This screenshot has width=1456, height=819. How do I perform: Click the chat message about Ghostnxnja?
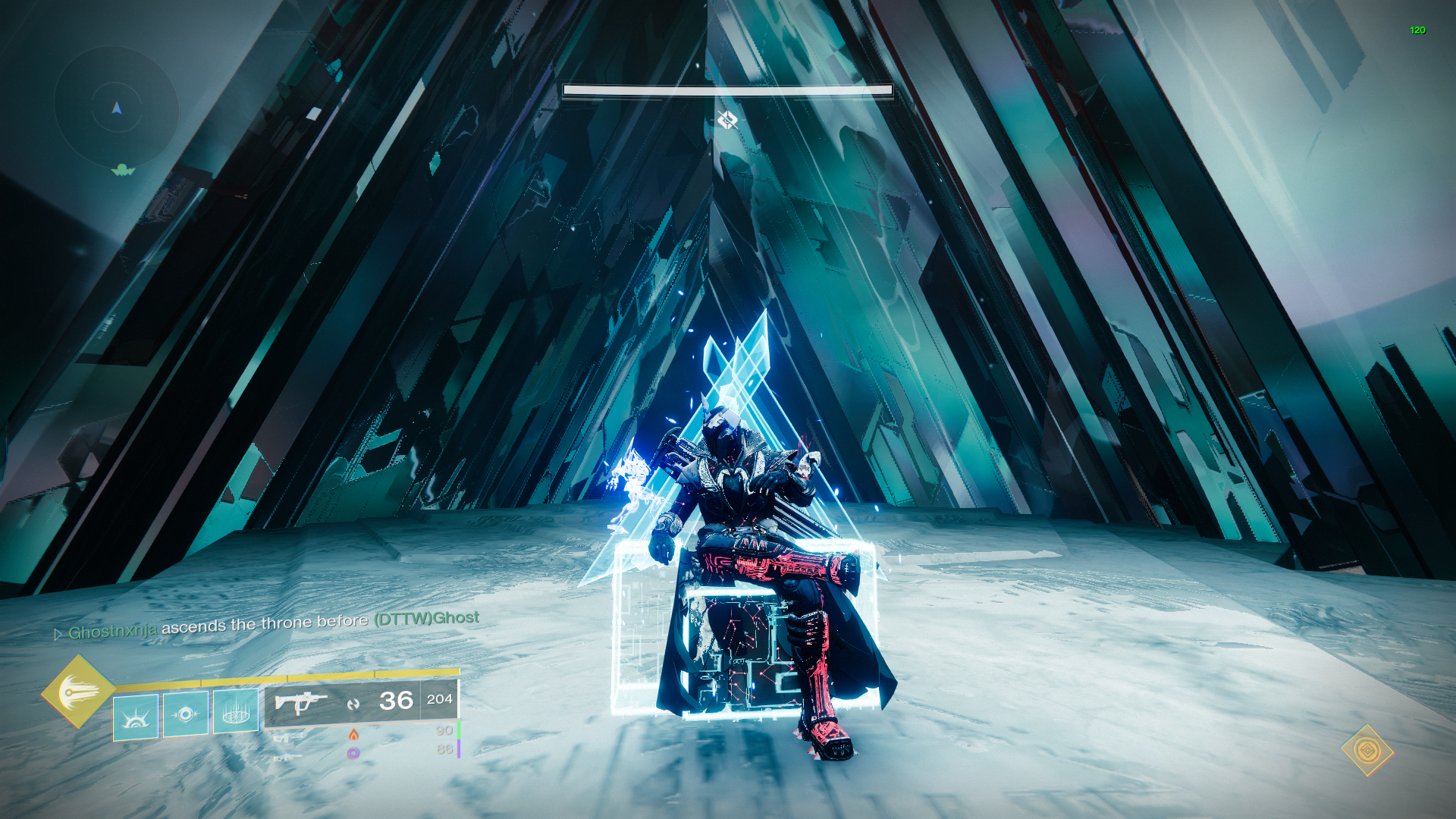267,625
